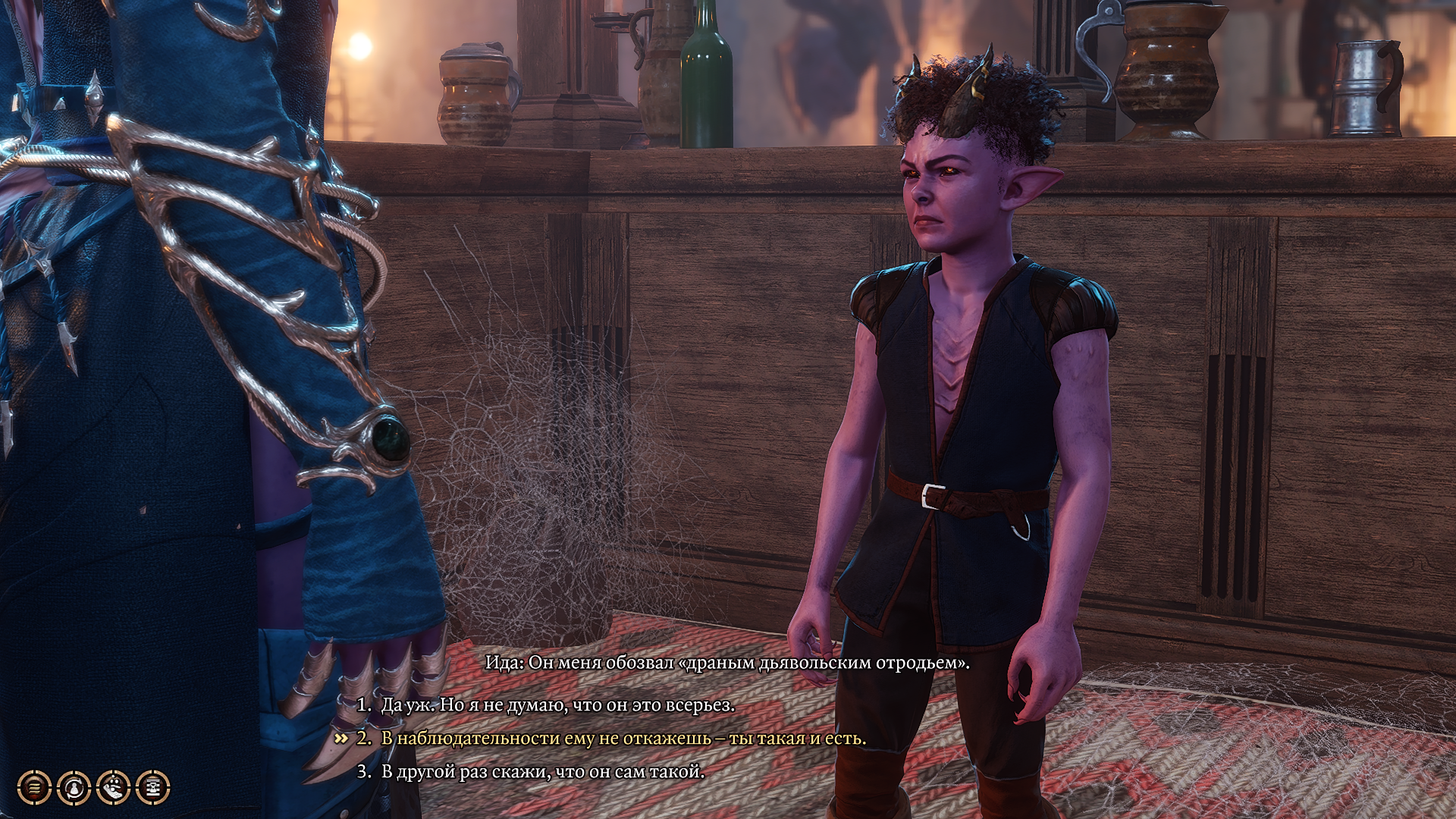Click the second circular icon with rotating arrows
The height and width of the screenshot is (819, 1456).
(x=74, y=789)
